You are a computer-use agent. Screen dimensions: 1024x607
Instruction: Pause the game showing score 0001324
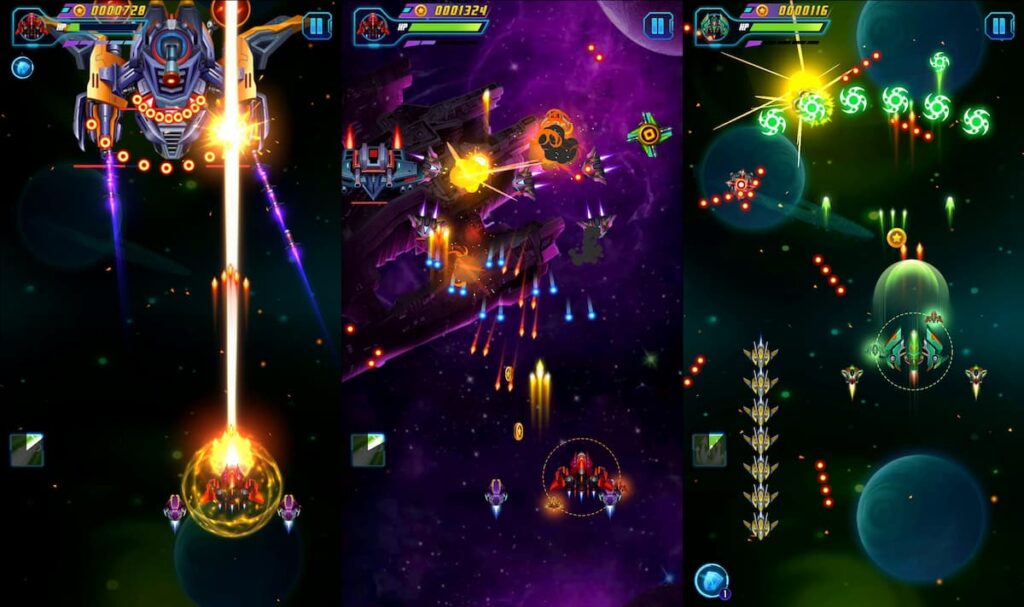coord(658,26)
